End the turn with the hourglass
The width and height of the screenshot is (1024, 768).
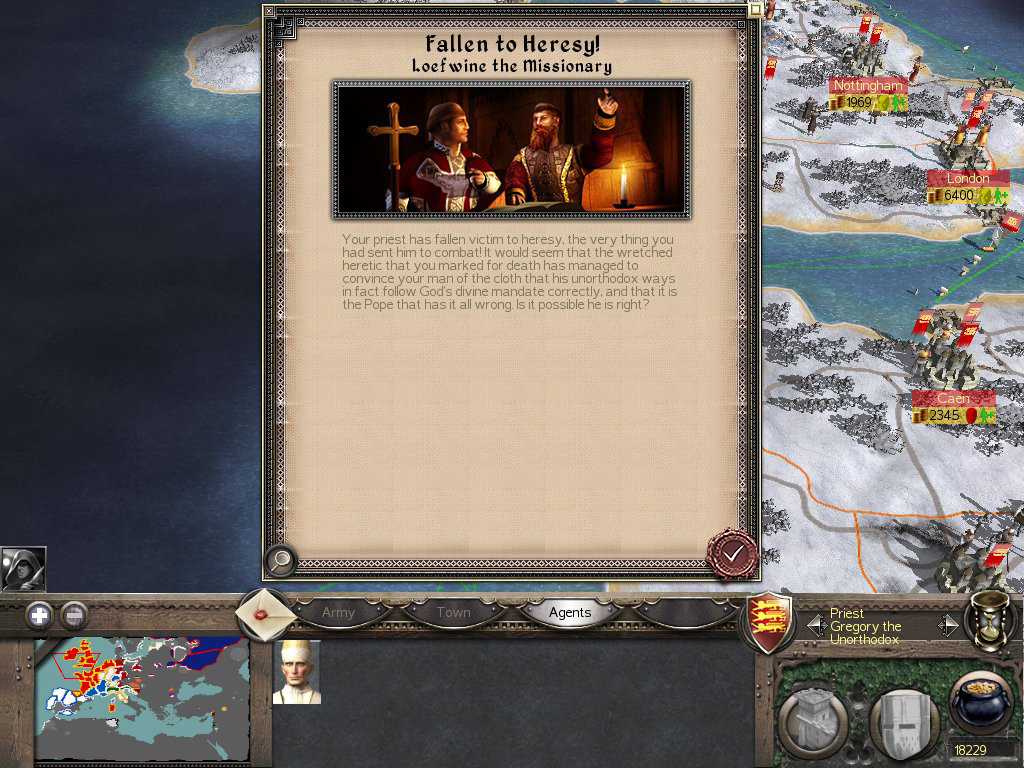pos(987,622)
